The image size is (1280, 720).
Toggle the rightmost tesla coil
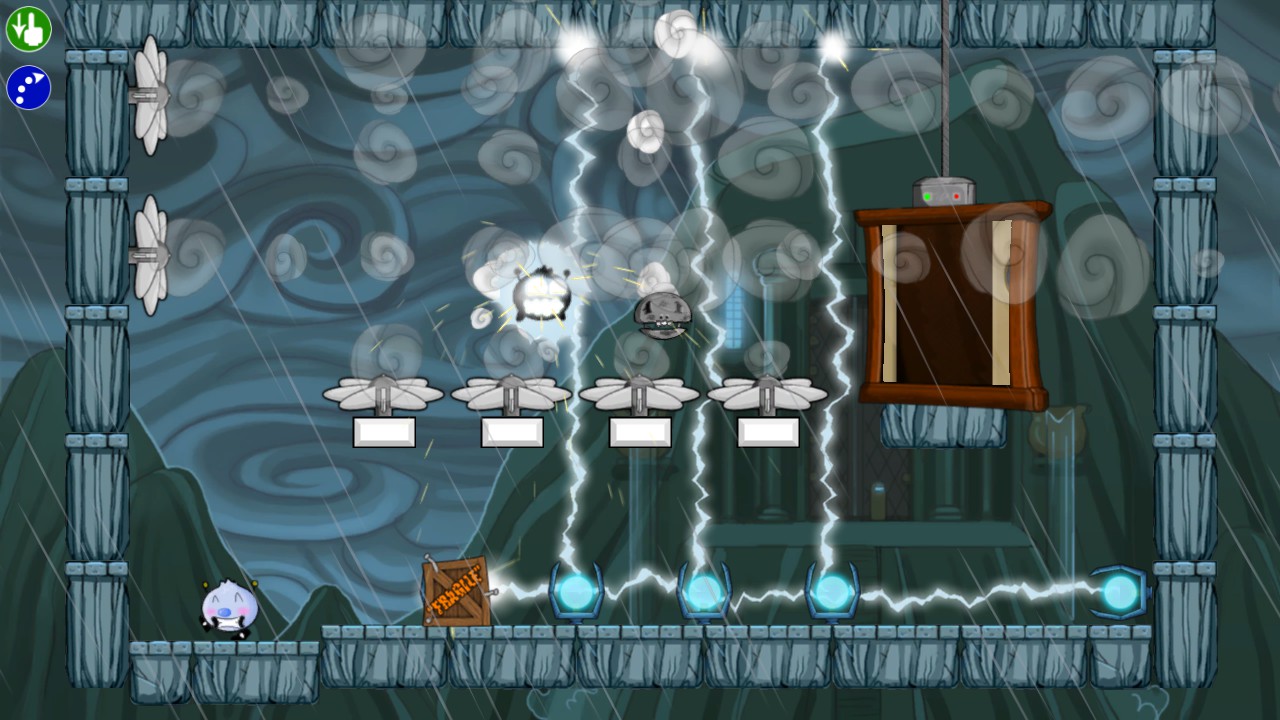point(1120,590)
